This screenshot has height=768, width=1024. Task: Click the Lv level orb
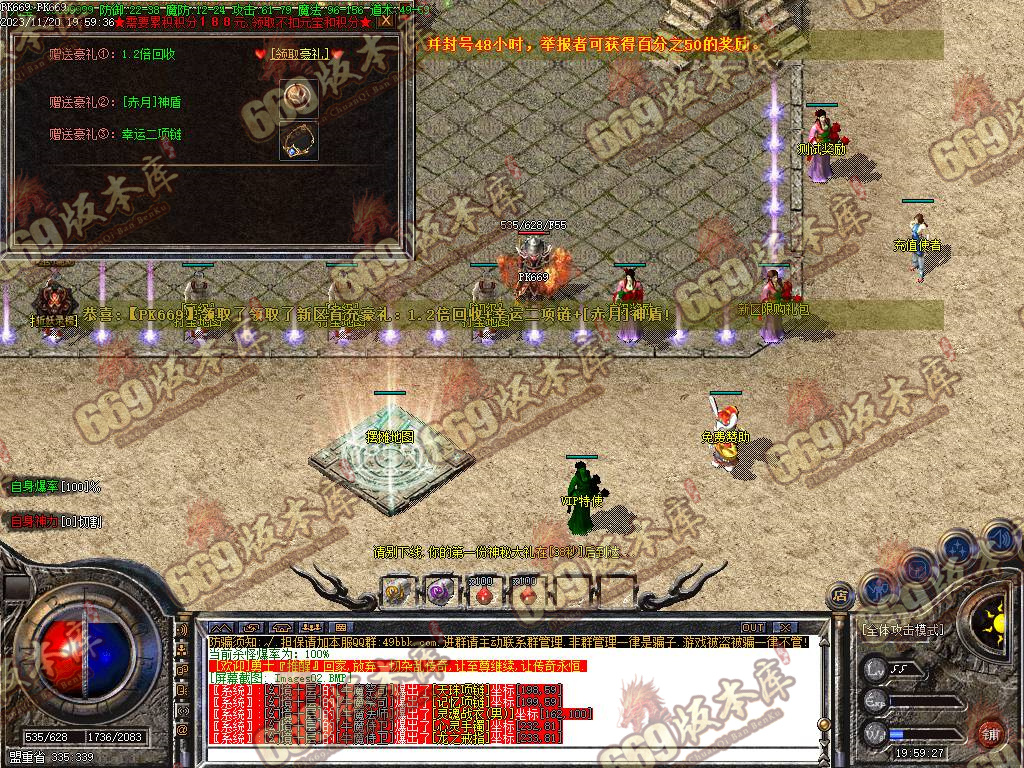(875, 668)
